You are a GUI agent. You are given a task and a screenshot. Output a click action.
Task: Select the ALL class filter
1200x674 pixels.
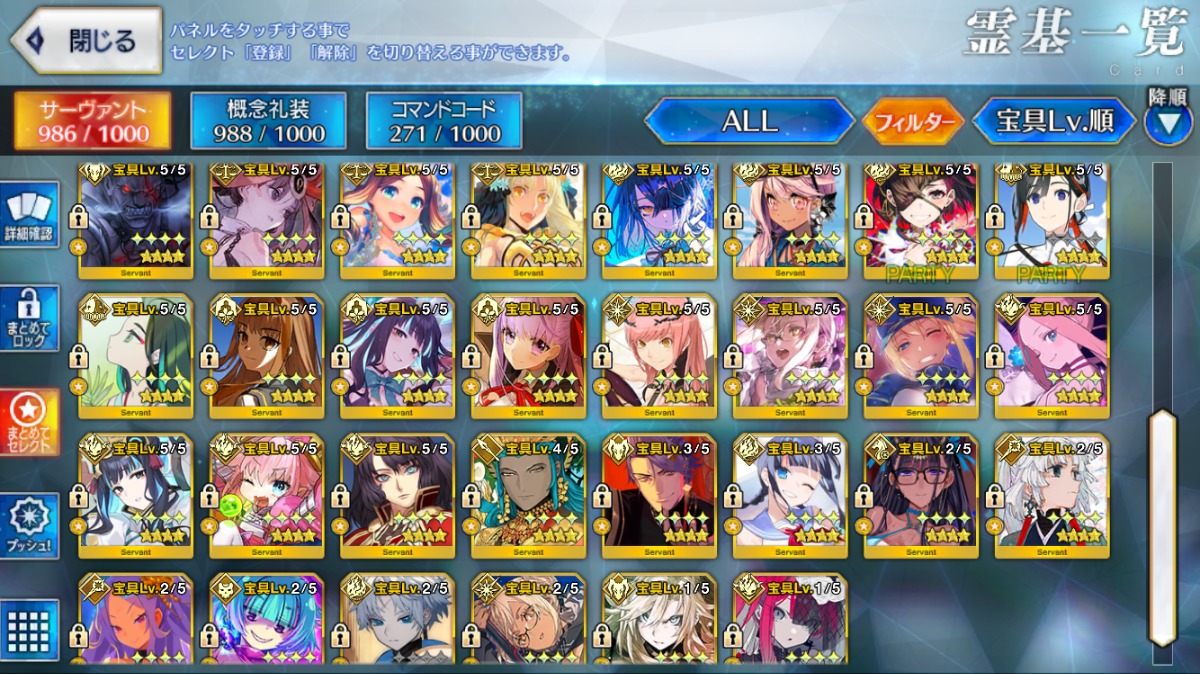click(x=749, y=121)
